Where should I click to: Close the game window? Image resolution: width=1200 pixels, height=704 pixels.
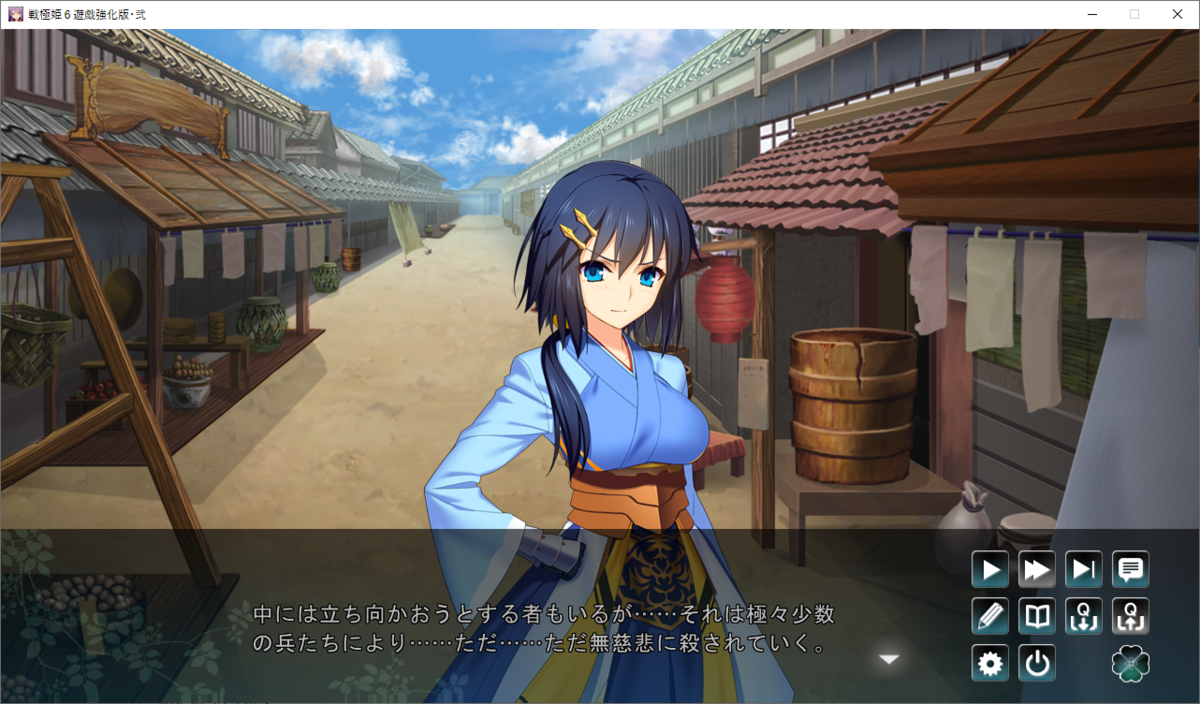coord(1177,14)
